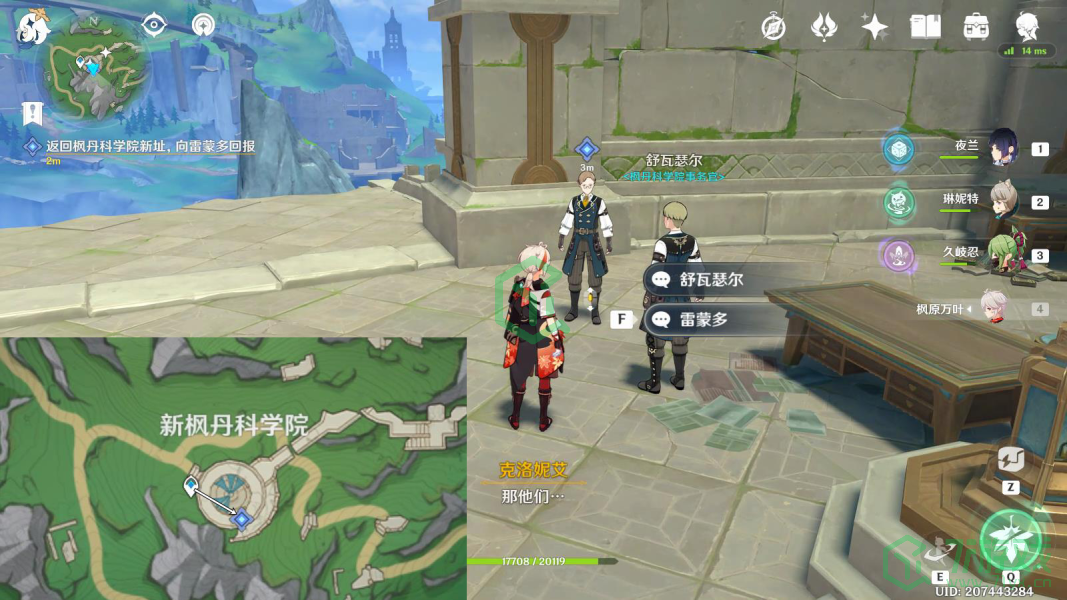Trigger 夜兰's dice elemental burst icon
1067x600 pixels.
(x=899, y=149)
